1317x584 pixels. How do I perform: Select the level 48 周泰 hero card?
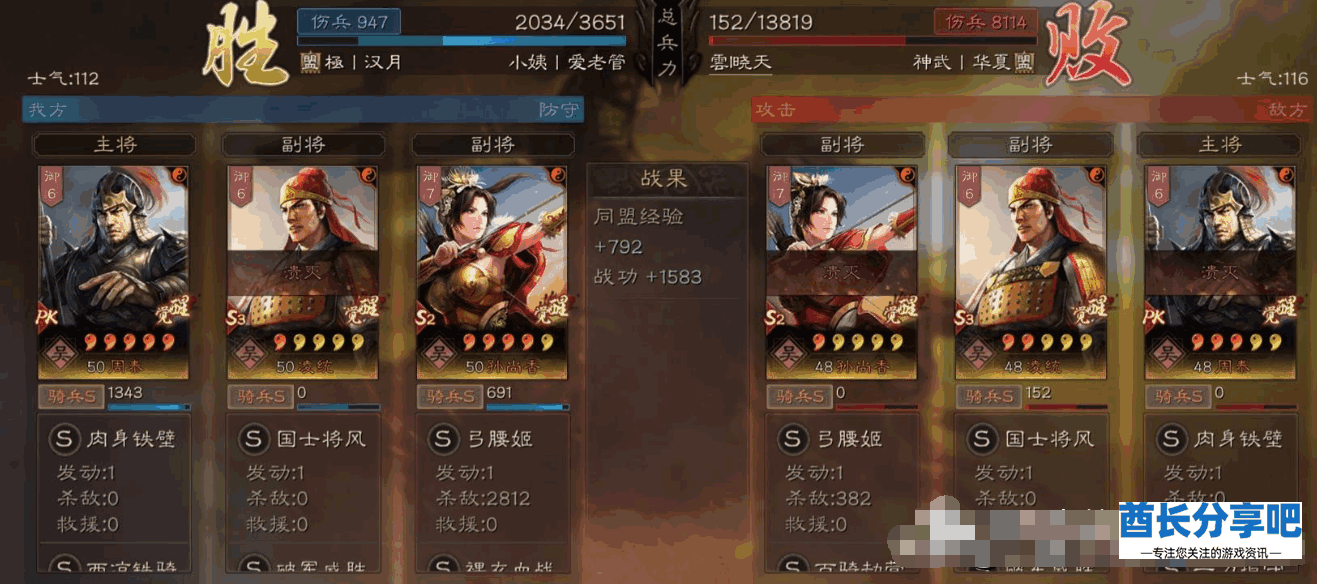[1219, 271]
